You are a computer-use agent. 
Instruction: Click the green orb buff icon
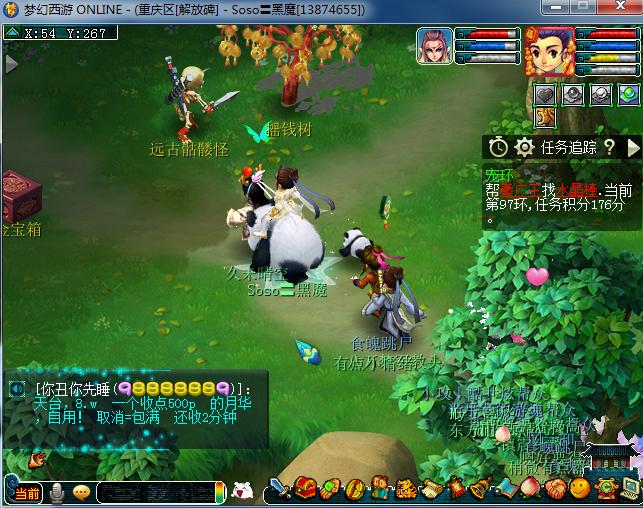627,95
